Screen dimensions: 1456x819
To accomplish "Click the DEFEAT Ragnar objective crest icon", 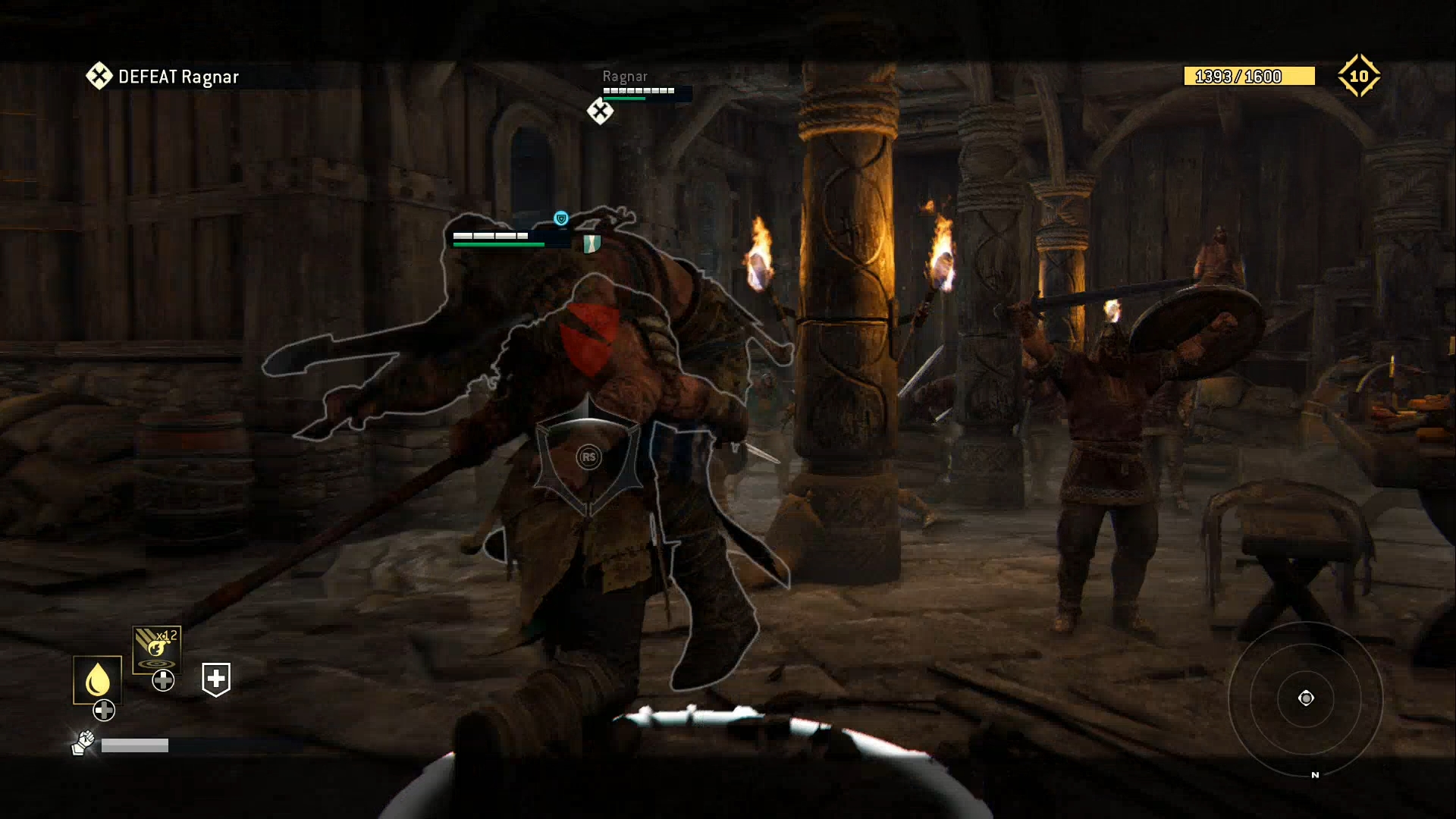I will [98, 76].
